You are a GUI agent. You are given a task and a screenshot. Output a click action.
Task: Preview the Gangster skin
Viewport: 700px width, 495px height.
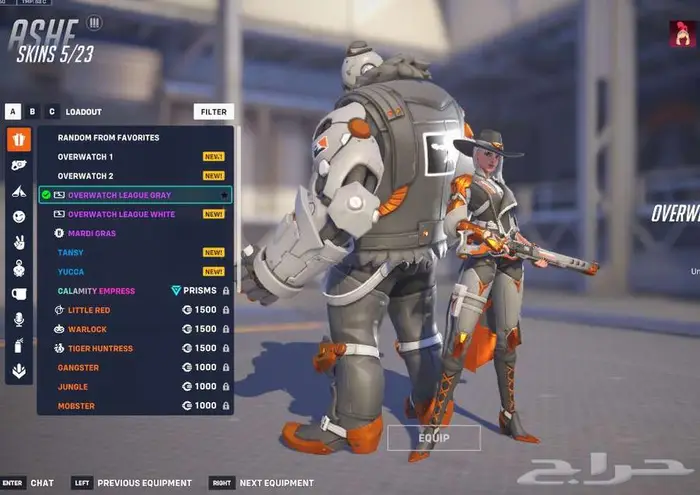pos(78,367)
